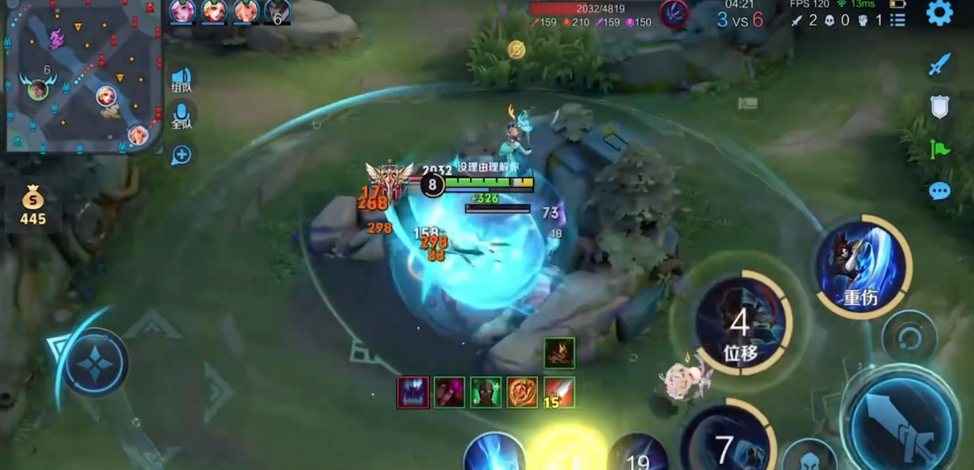Screen dimensions: 974x470
Task: Tap the helmet hero-target button
Action: 808,457
